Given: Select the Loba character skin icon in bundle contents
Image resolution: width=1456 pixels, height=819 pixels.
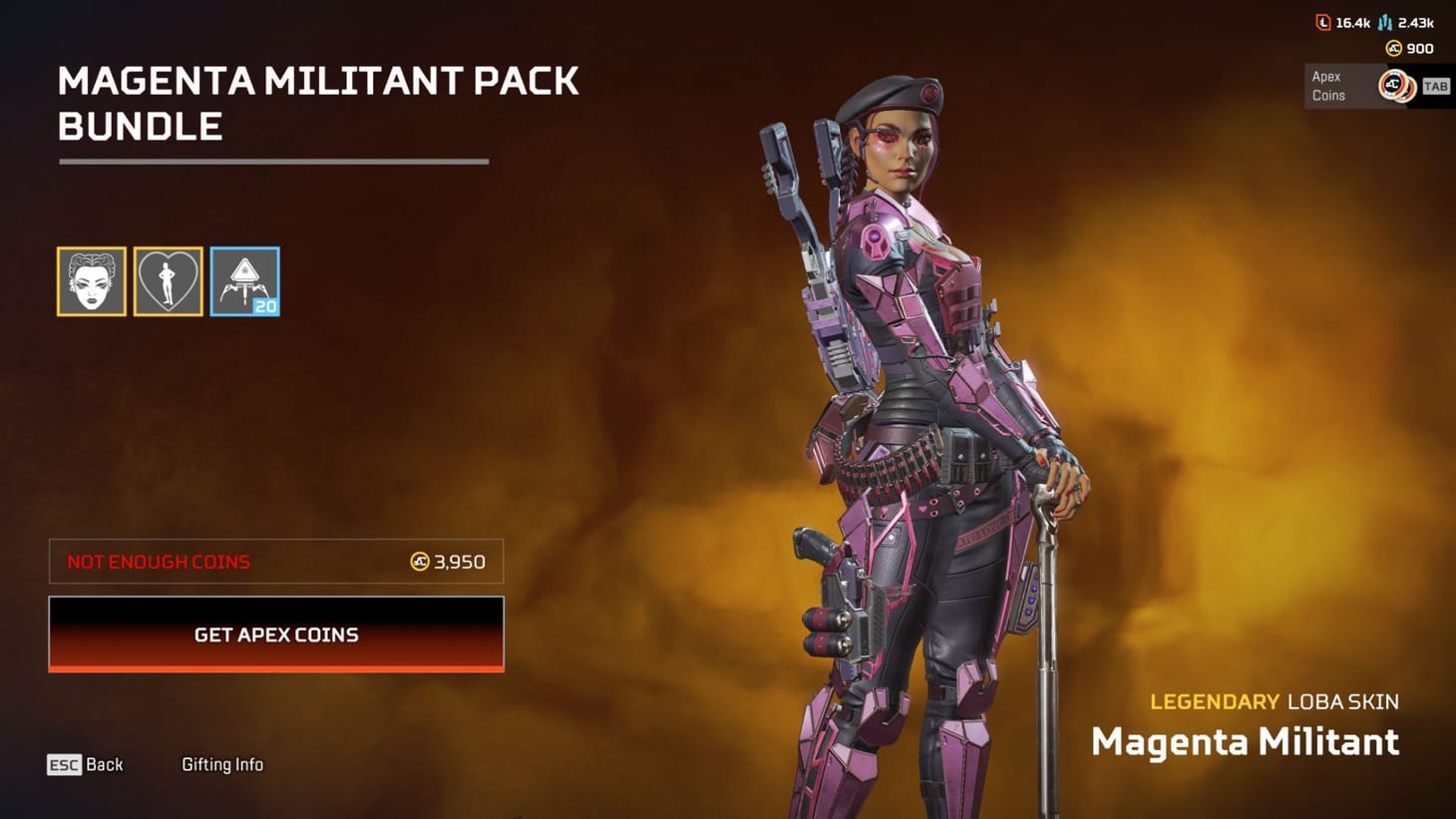Looking at the screenshot, I should click(x=91, y=282).
